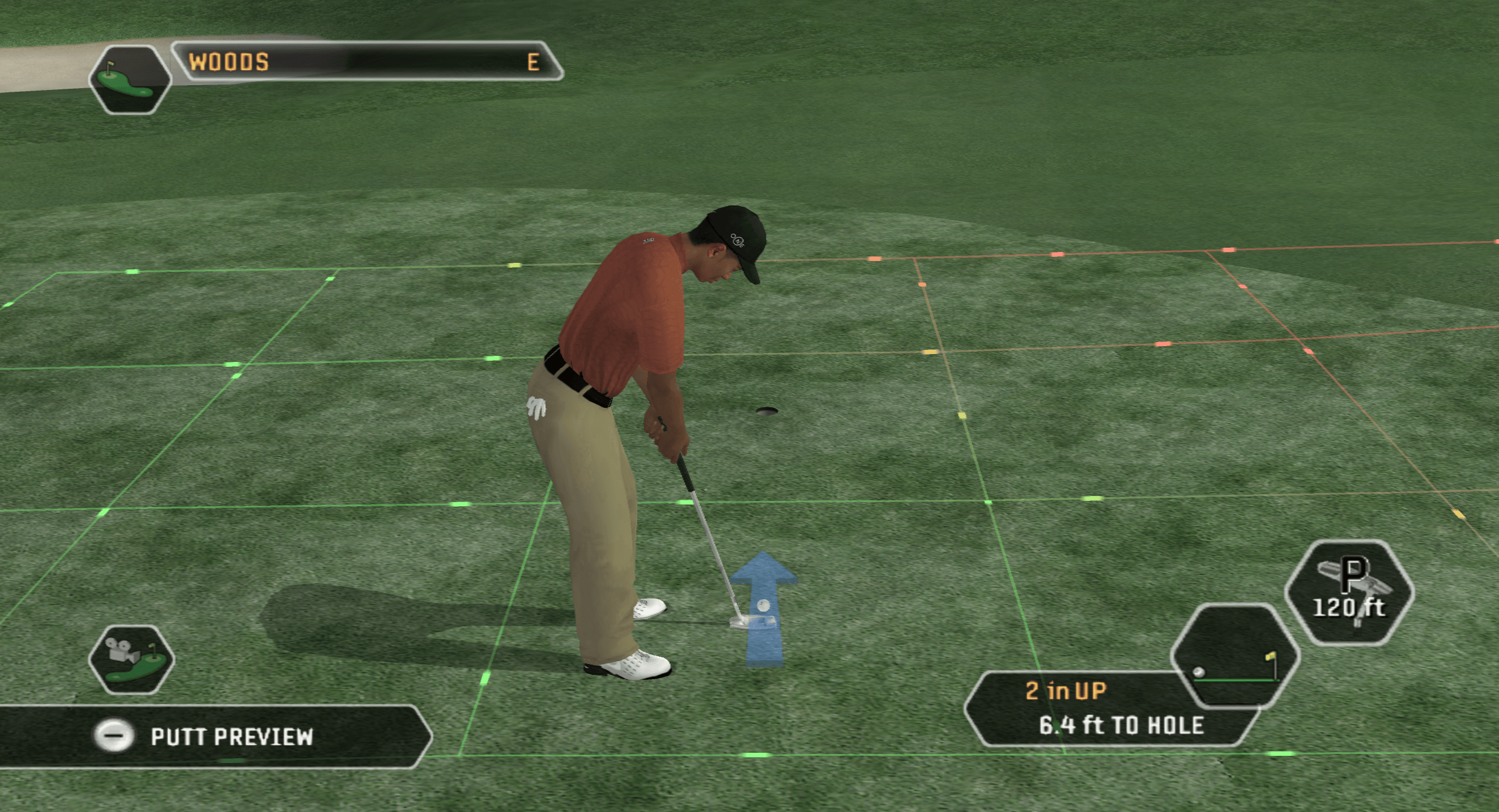Click the green hole icon beside Woods

(x=129, y=79)
